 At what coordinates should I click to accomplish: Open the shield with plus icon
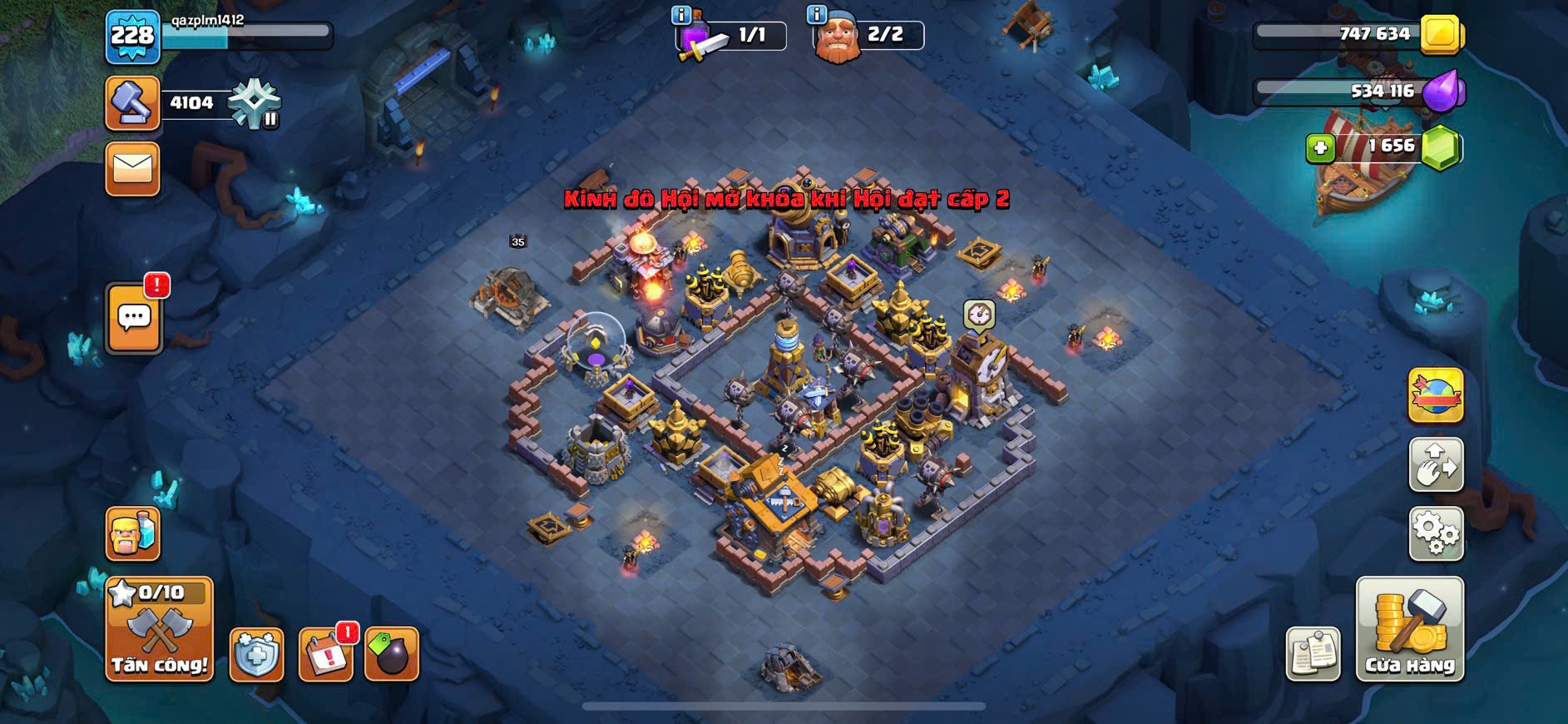(x=256, y=654)
